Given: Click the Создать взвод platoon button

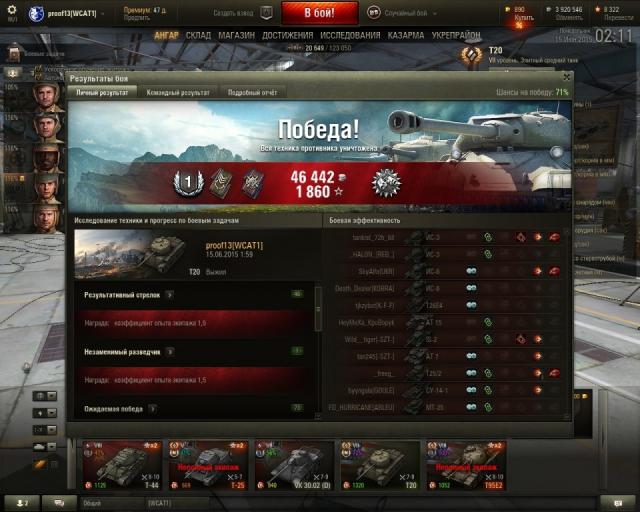Looking at the screenshot, I should (241, 13).
